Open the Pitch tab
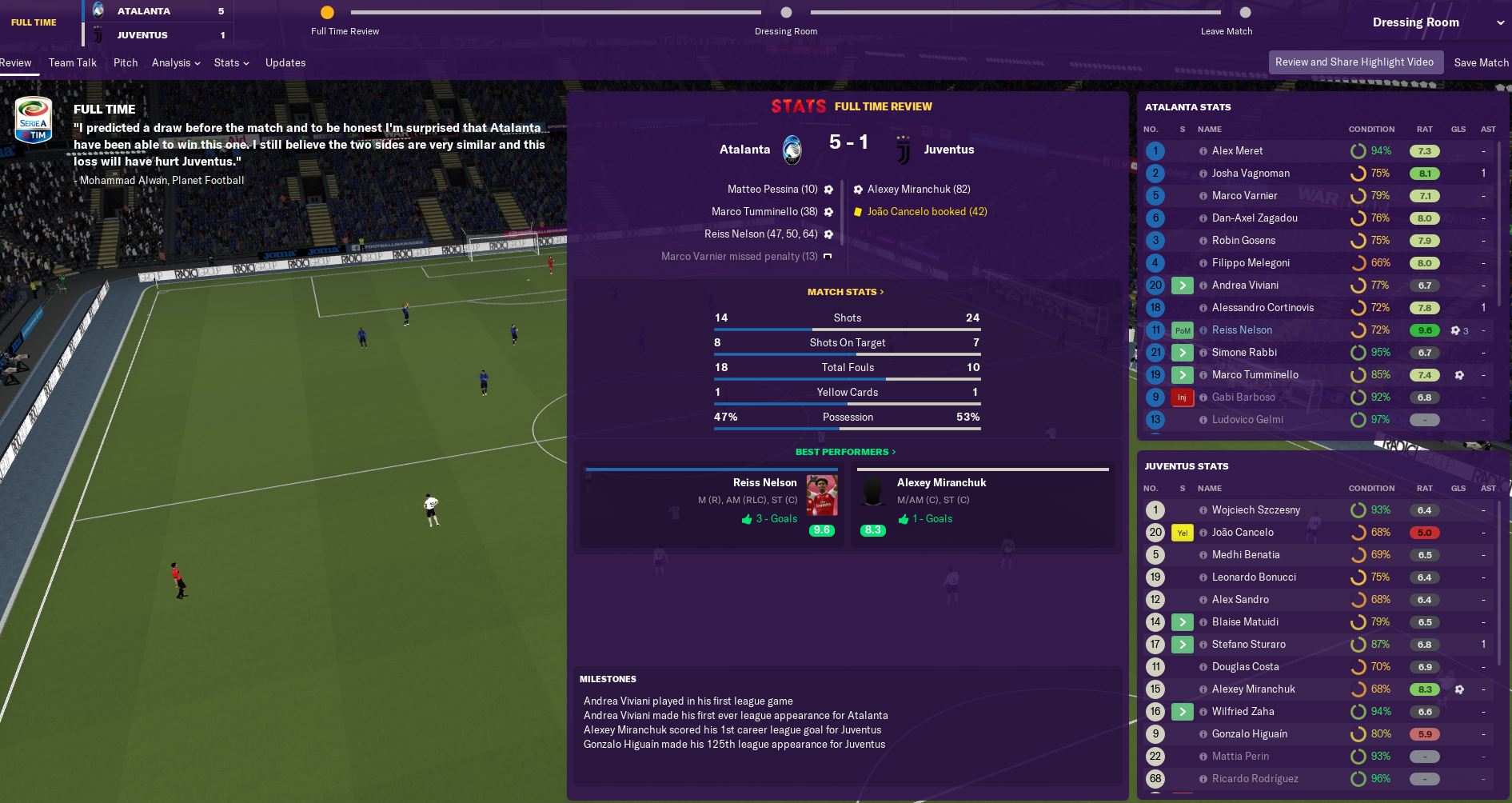The width and height of the screenshot is (1512, 803). click(x=126, y=62)
